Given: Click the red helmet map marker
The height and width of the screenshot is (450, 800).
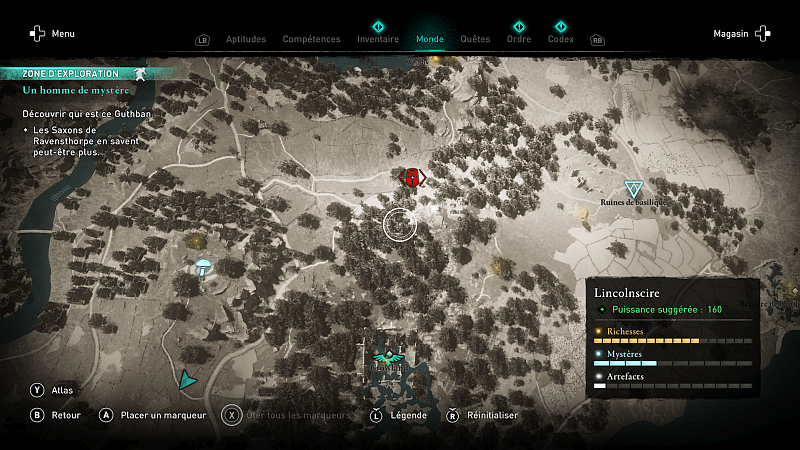Looking at the screenshot, I should (412, 178).
